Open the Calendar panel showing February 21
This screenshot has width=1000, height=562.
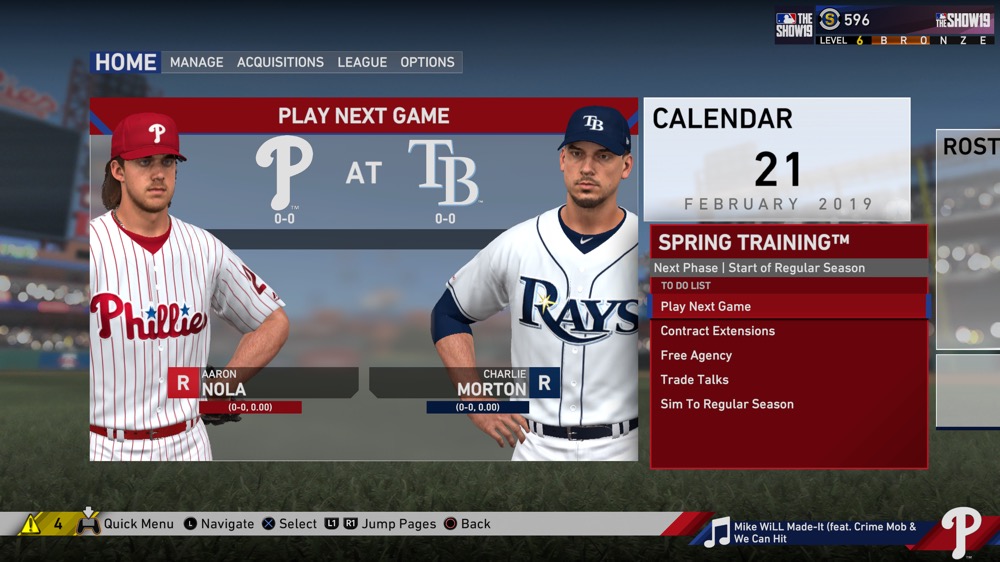(777, 159)
